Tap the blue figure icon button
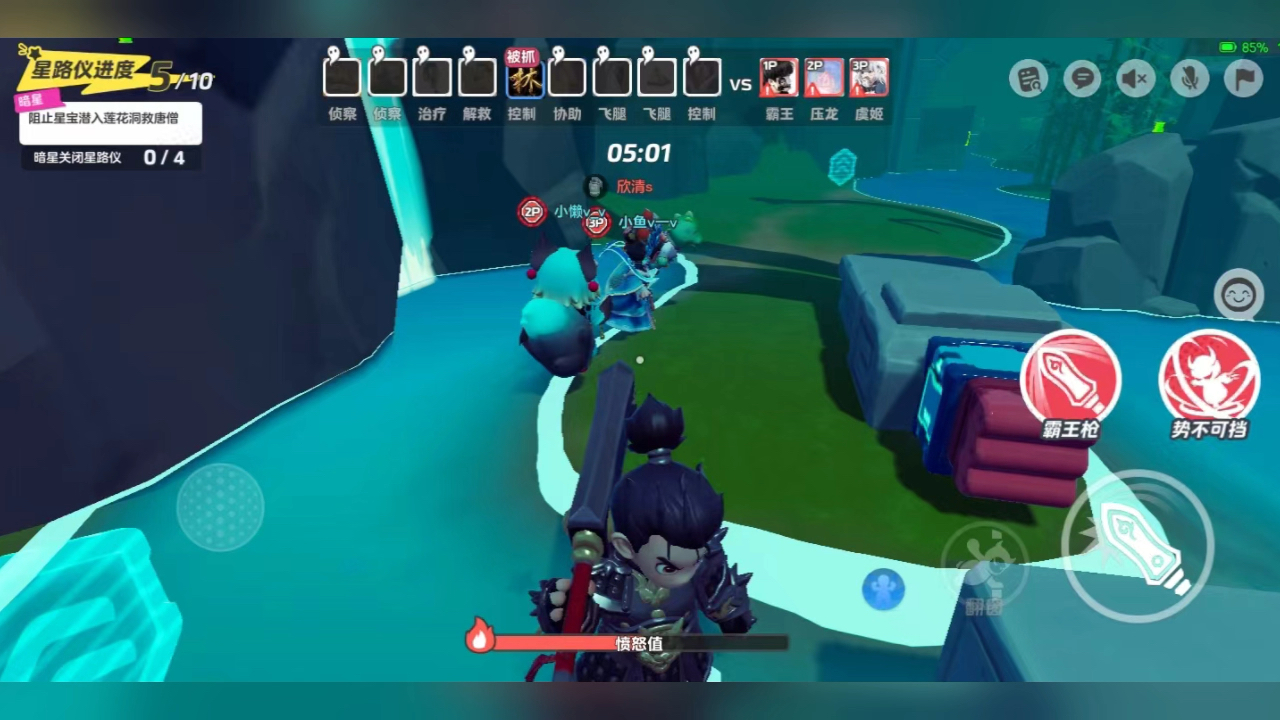 click(883, 589)
